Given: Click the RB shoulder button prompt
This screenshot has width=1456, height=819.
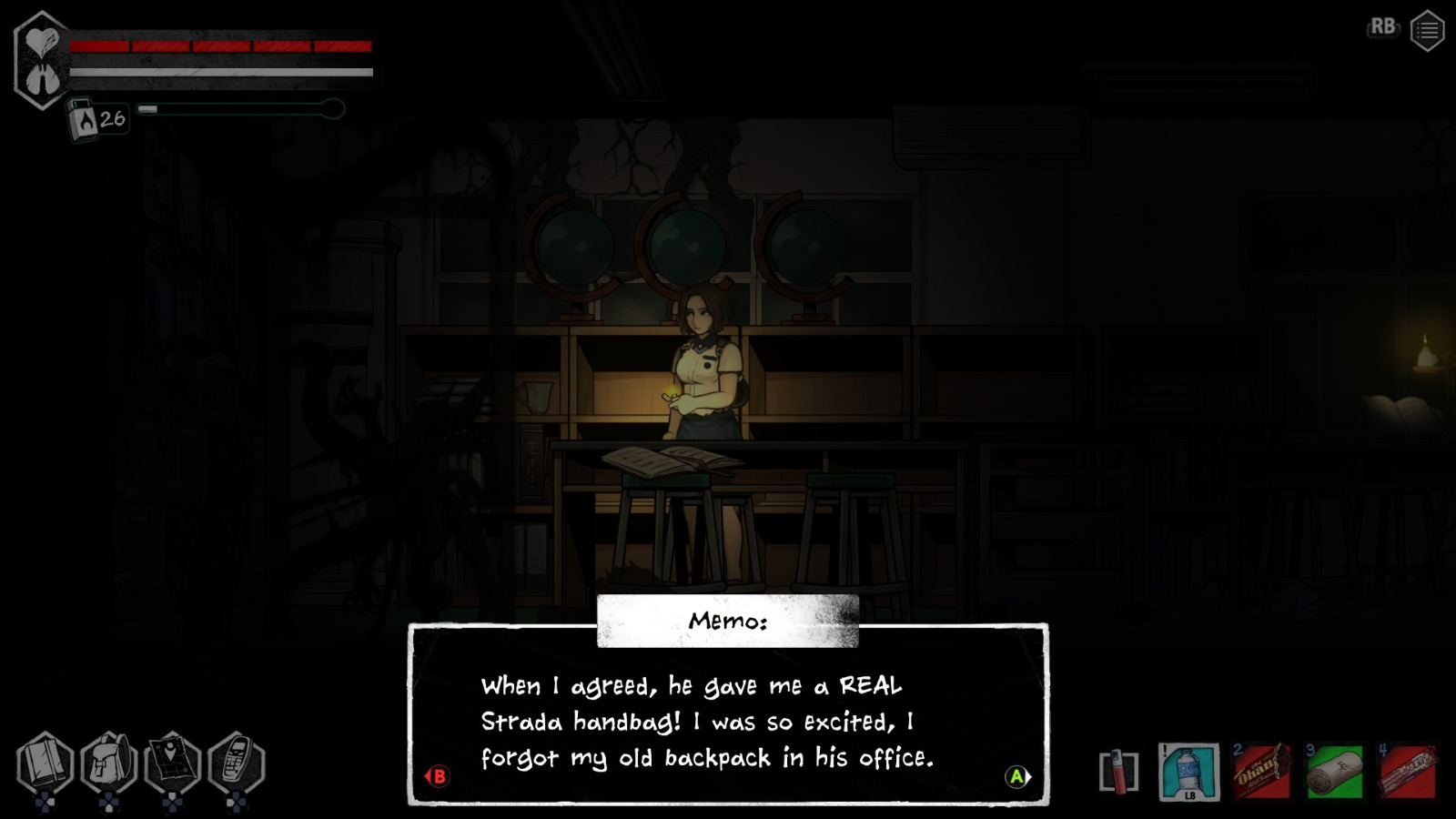Looking at the screenshot, I should tap(1382, 27).
